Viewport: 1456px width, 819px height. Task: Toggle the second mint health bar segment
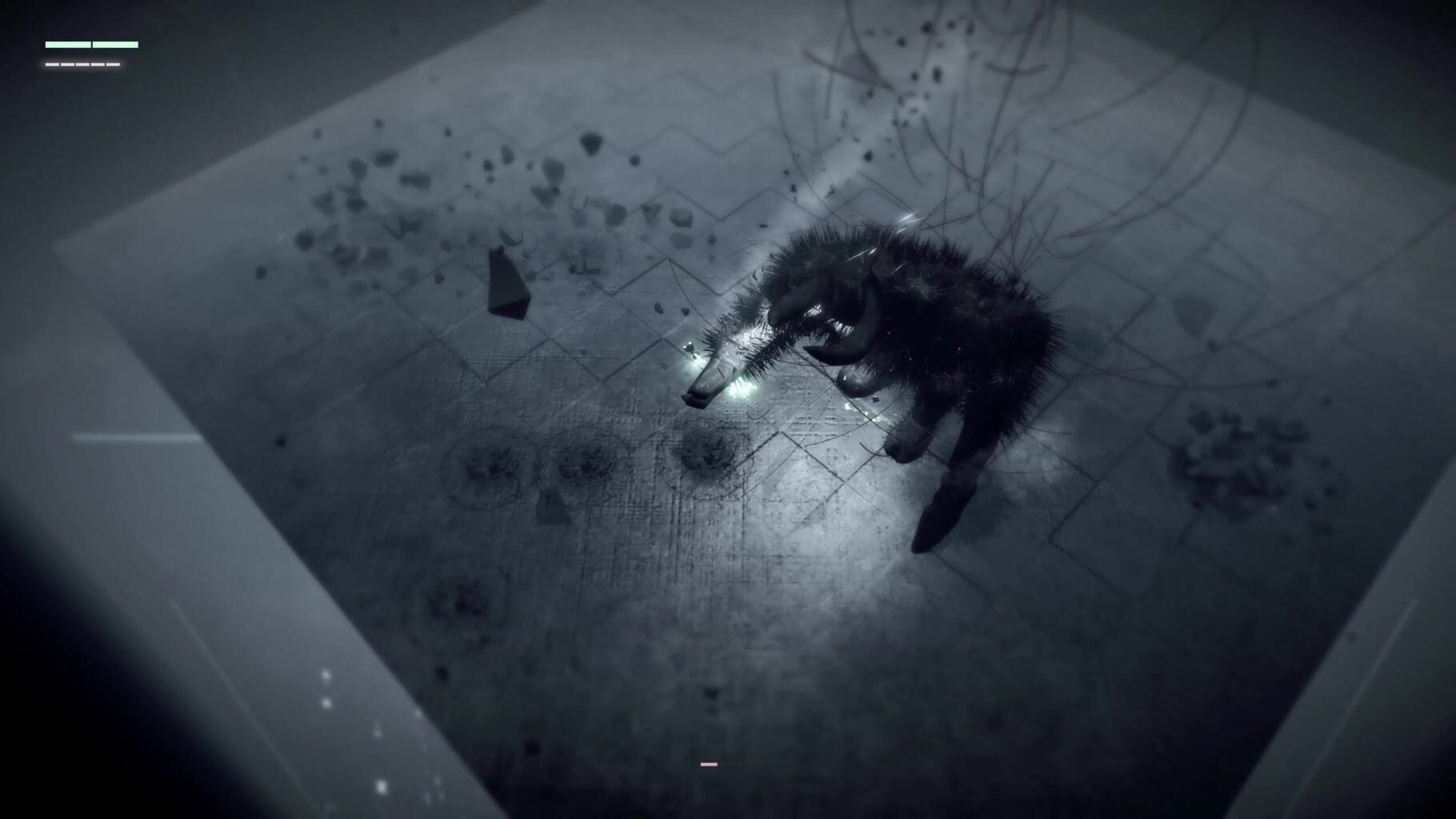115,45
